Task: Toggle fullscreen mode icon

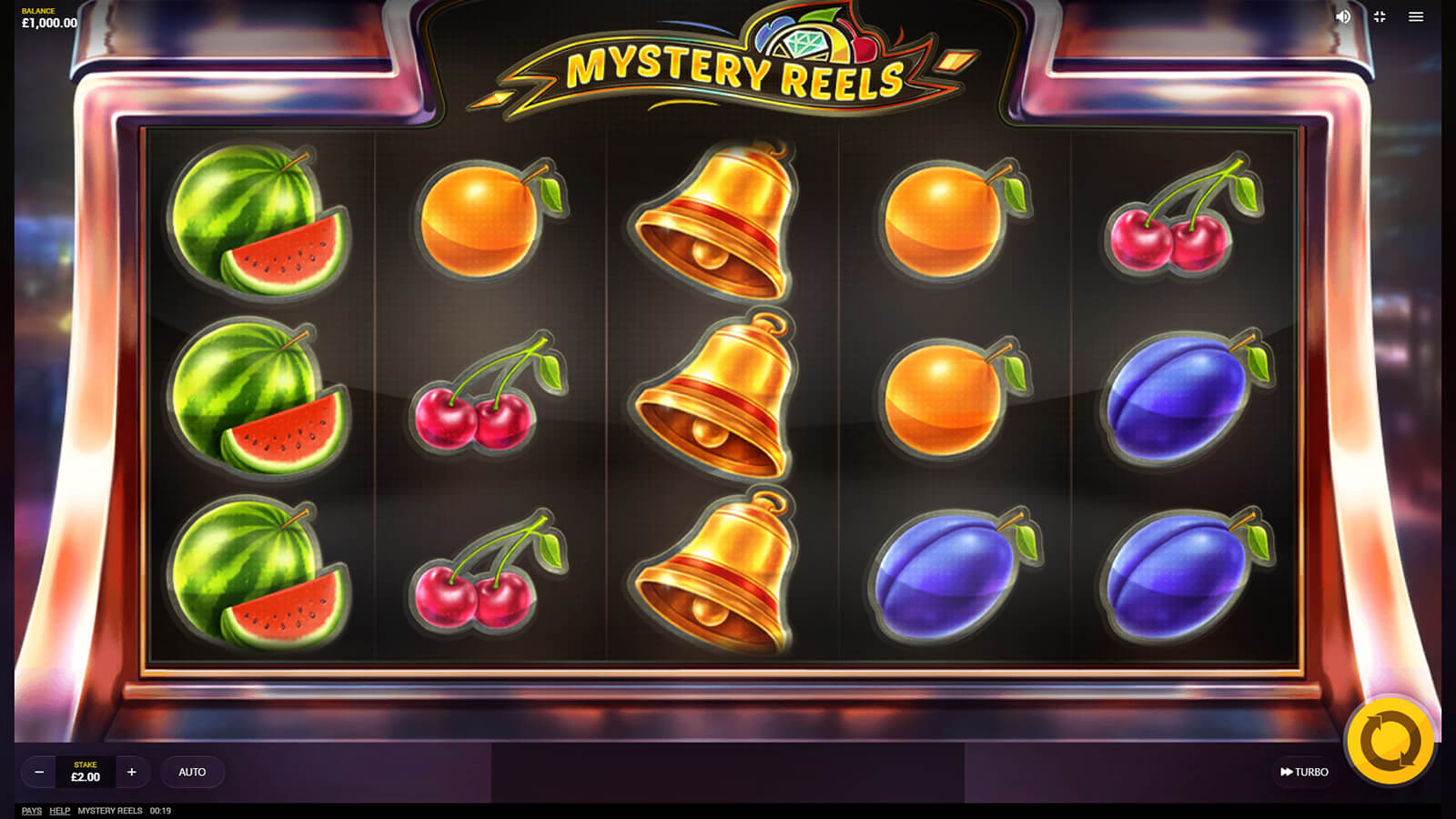Action: click(1380, 16)
